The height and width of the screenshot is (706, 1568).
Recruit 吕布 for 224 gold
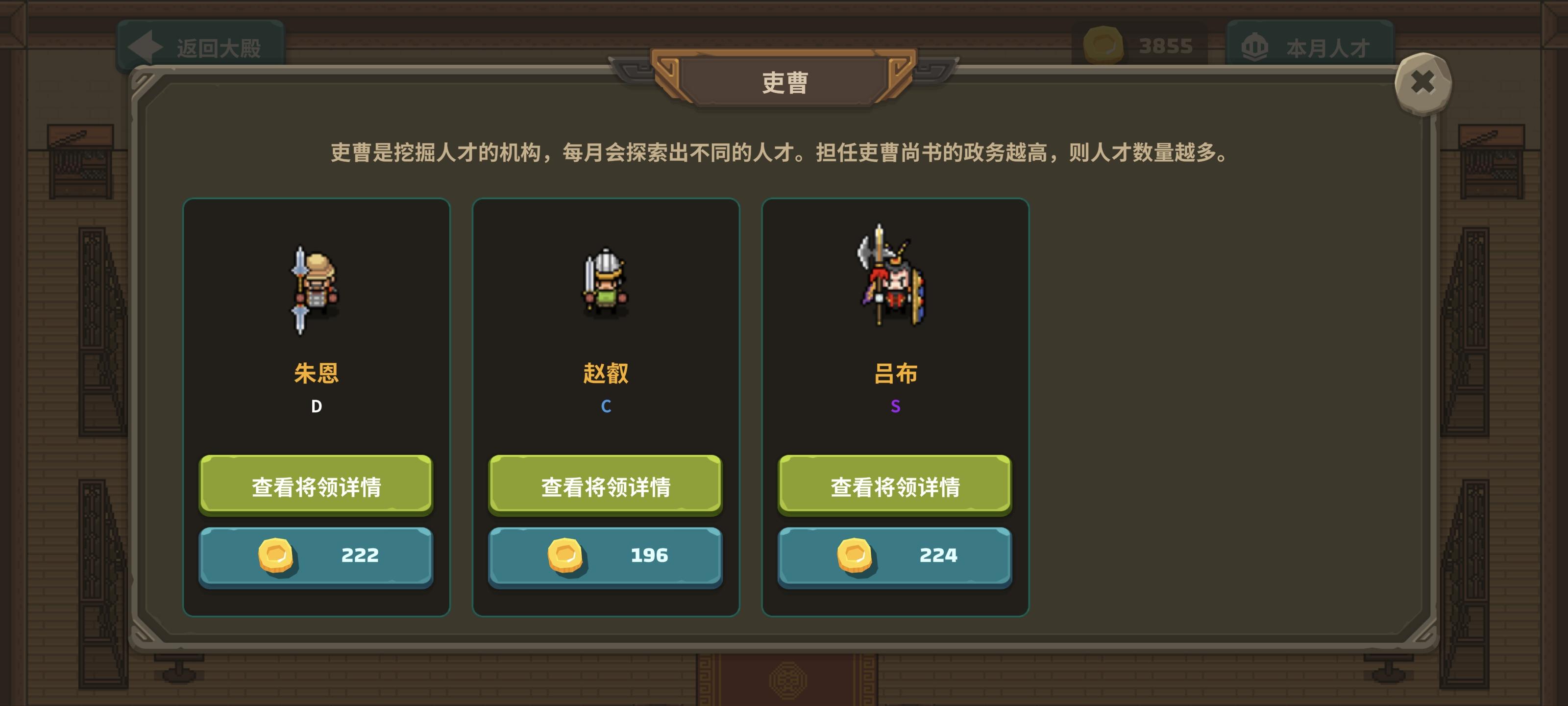pyautogui.click(x=894, y=555)
